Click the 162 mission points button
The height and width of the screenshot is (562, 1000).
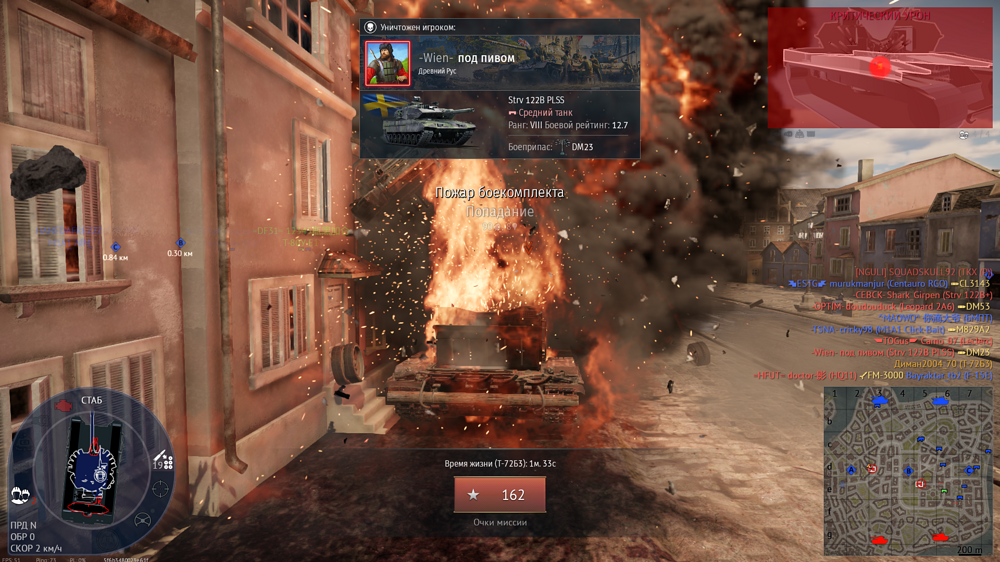tap(499, 495)
